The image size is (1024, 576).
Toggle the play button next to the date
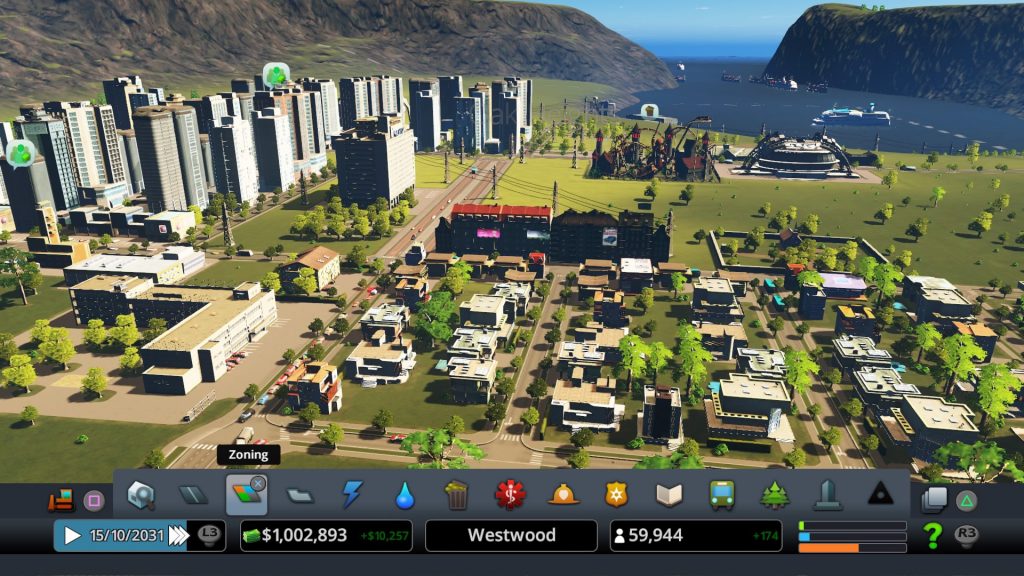point(72,535)
